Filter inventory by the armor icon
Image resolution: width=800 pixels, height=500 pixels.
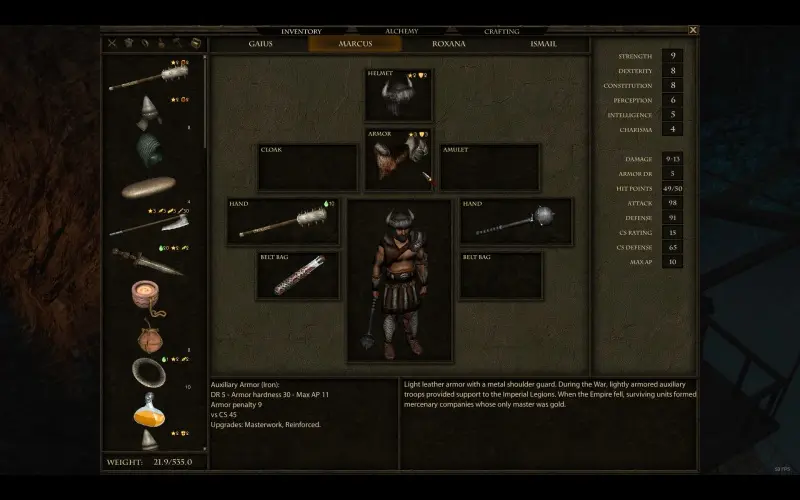pos(128,44)
